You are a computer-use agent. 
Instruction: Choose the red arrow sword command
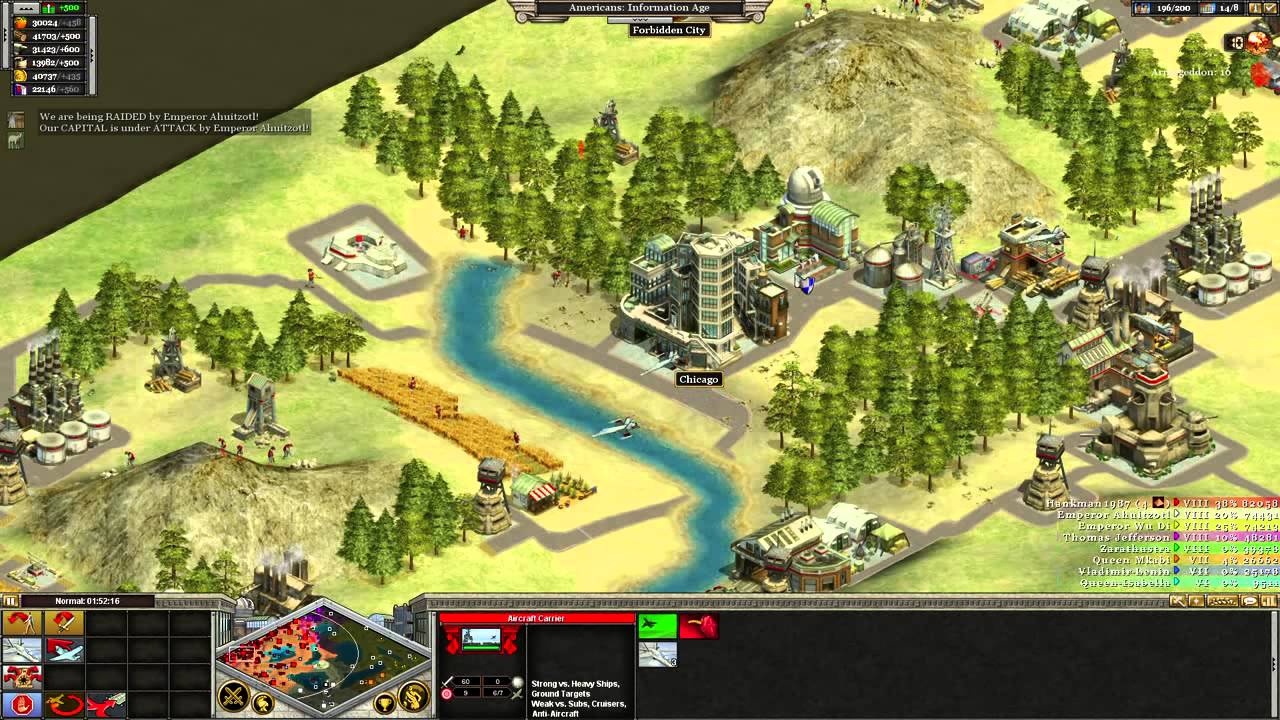(x=63, y=623)
